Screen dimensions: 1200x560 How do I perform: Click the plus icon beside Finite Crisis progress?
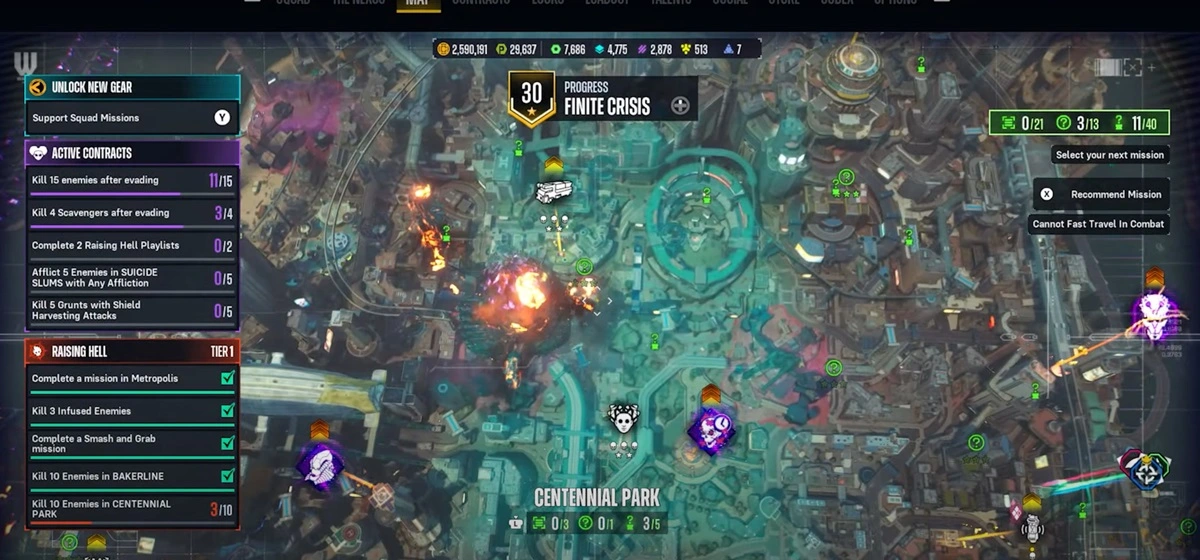(681, 106)
